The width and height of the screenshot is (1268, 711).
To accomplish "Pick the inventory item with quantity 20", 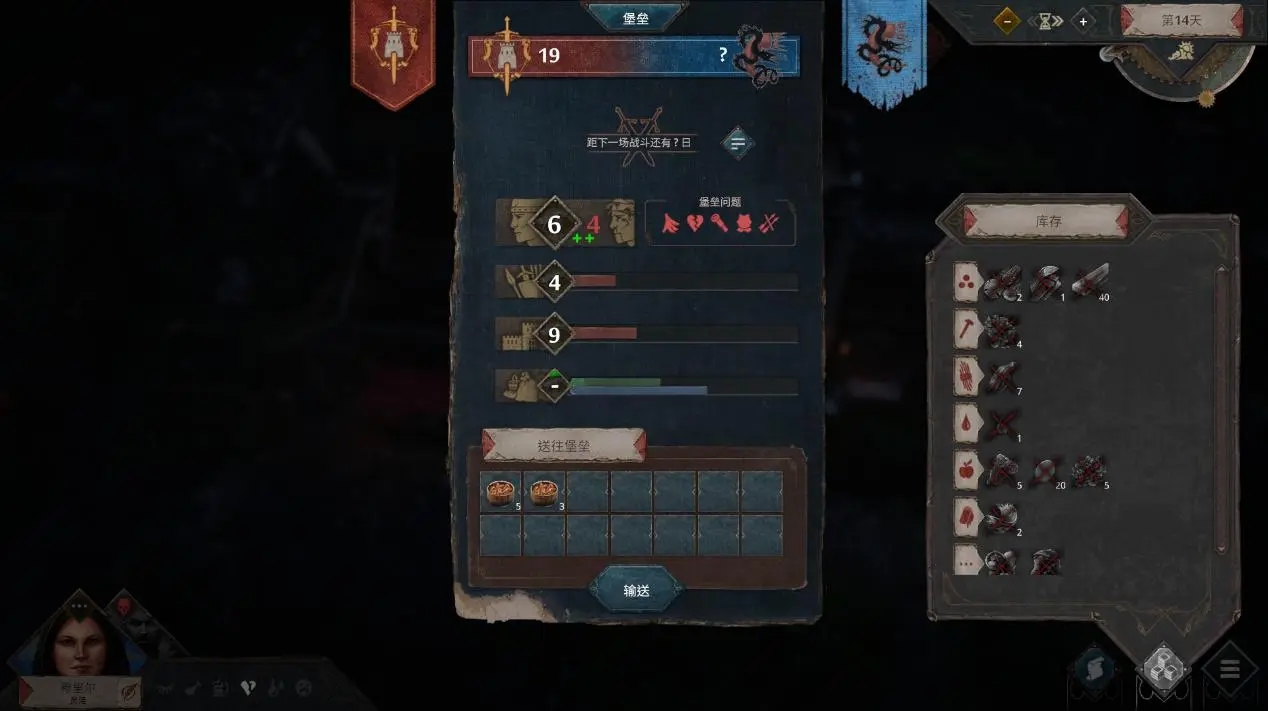I will click(x=1046, y=470).
